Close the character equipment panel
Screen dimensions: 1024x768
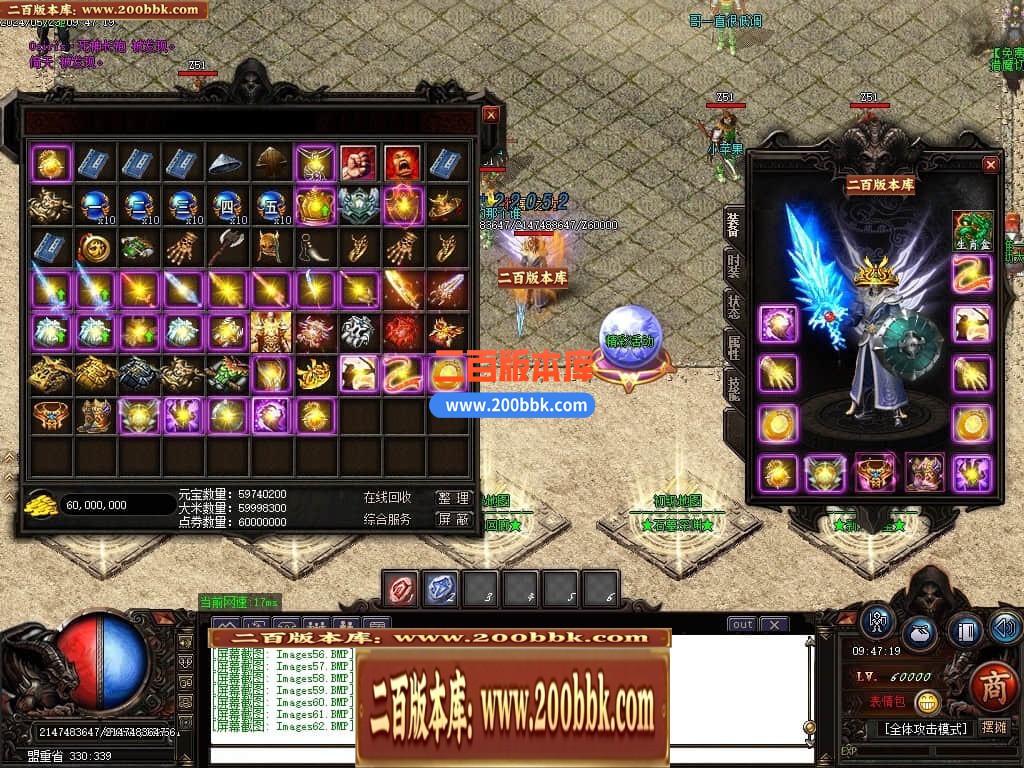(x=990, y=165)
